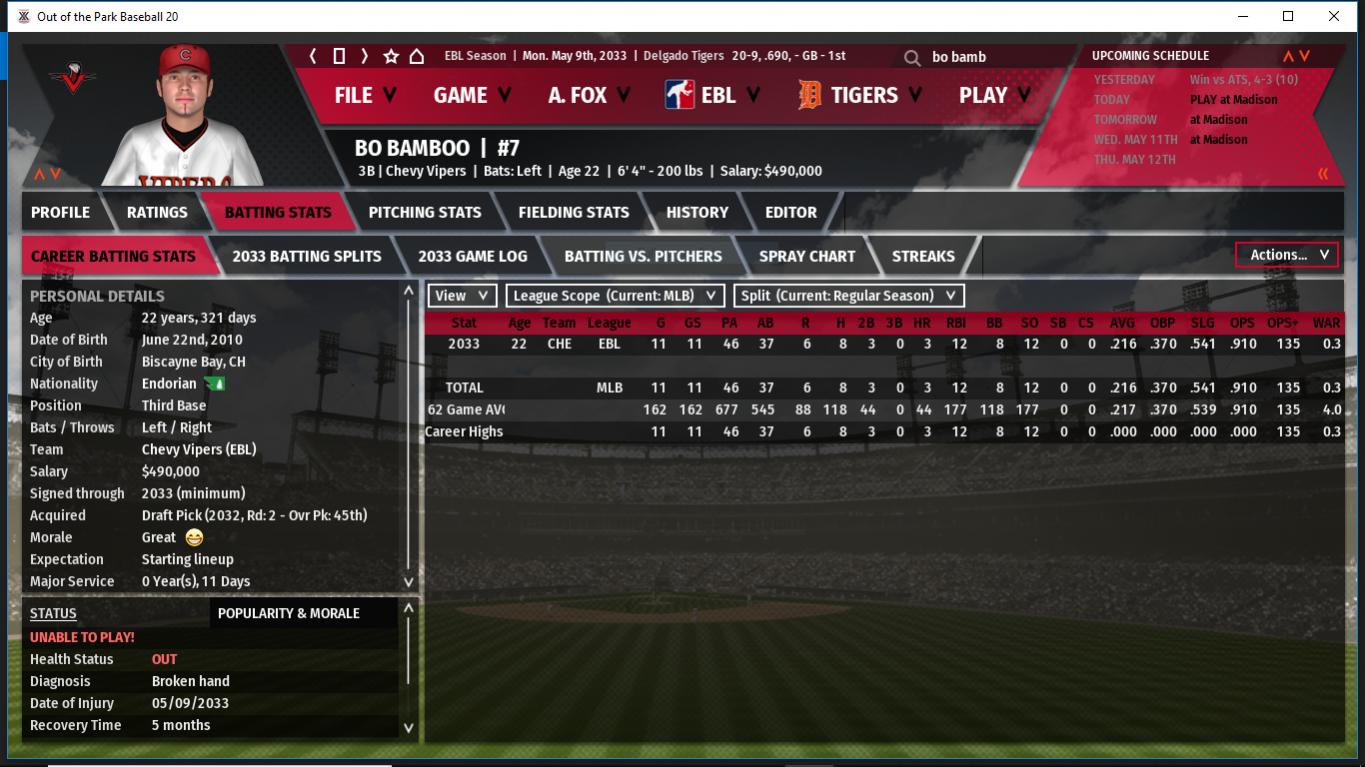Show the SPRAY CHART subtab
Screen dimensions: 1365x767
tap(807, 256)
